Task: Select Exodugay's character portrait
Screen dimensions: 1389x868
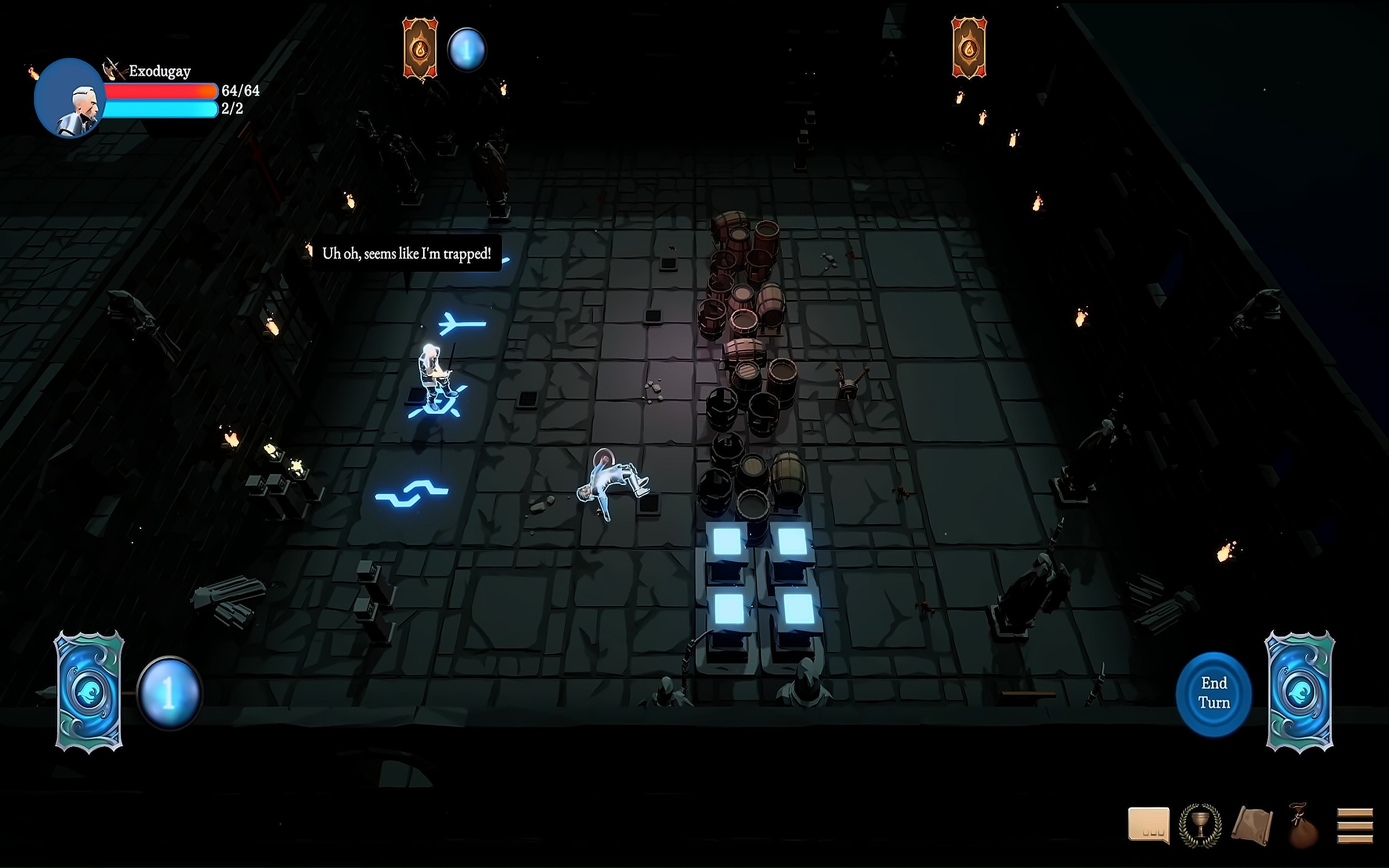Action: (69, 98)
